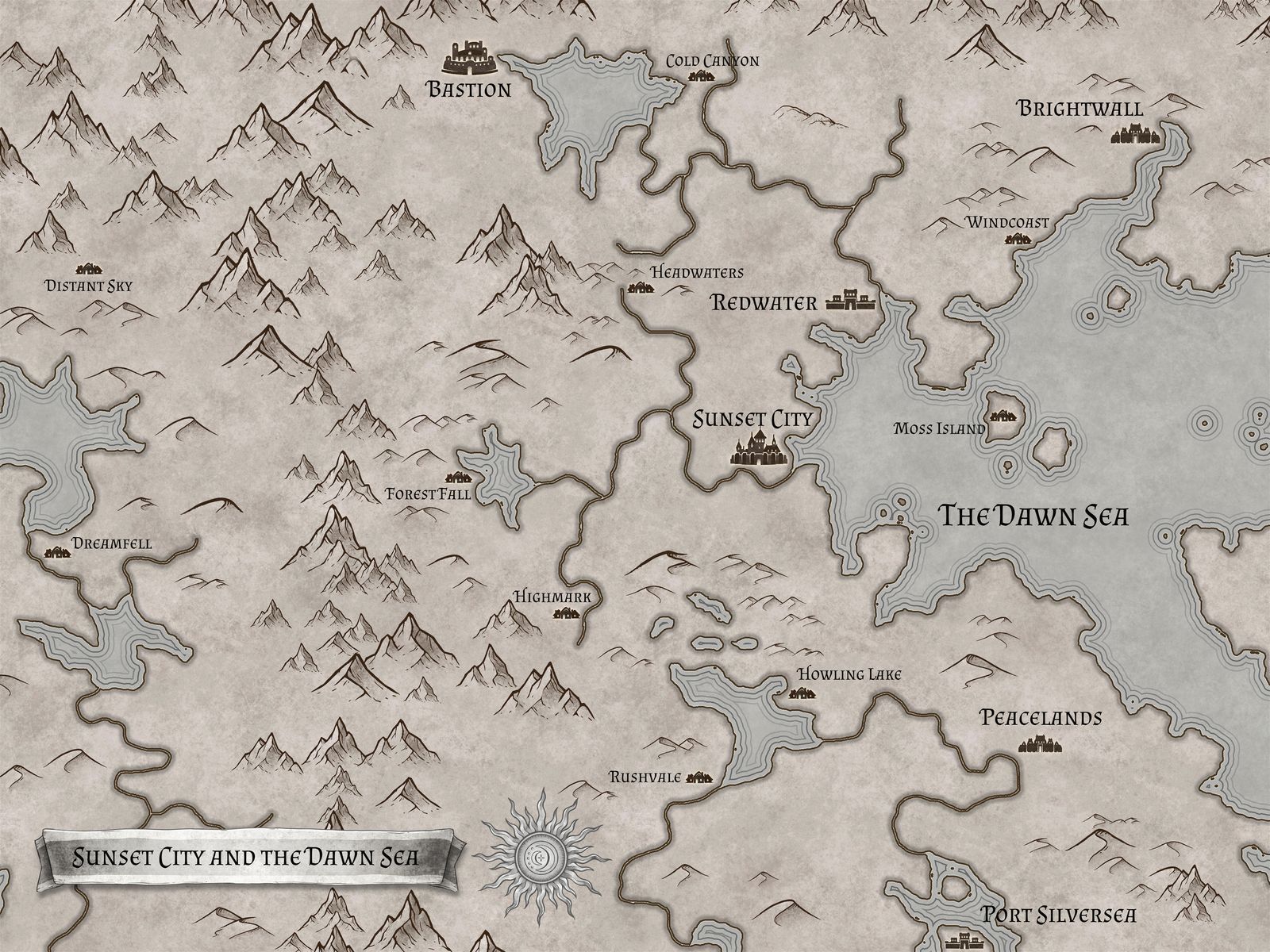
Task: Select the Dreamfell village marker
Action: tap(57, 553)
